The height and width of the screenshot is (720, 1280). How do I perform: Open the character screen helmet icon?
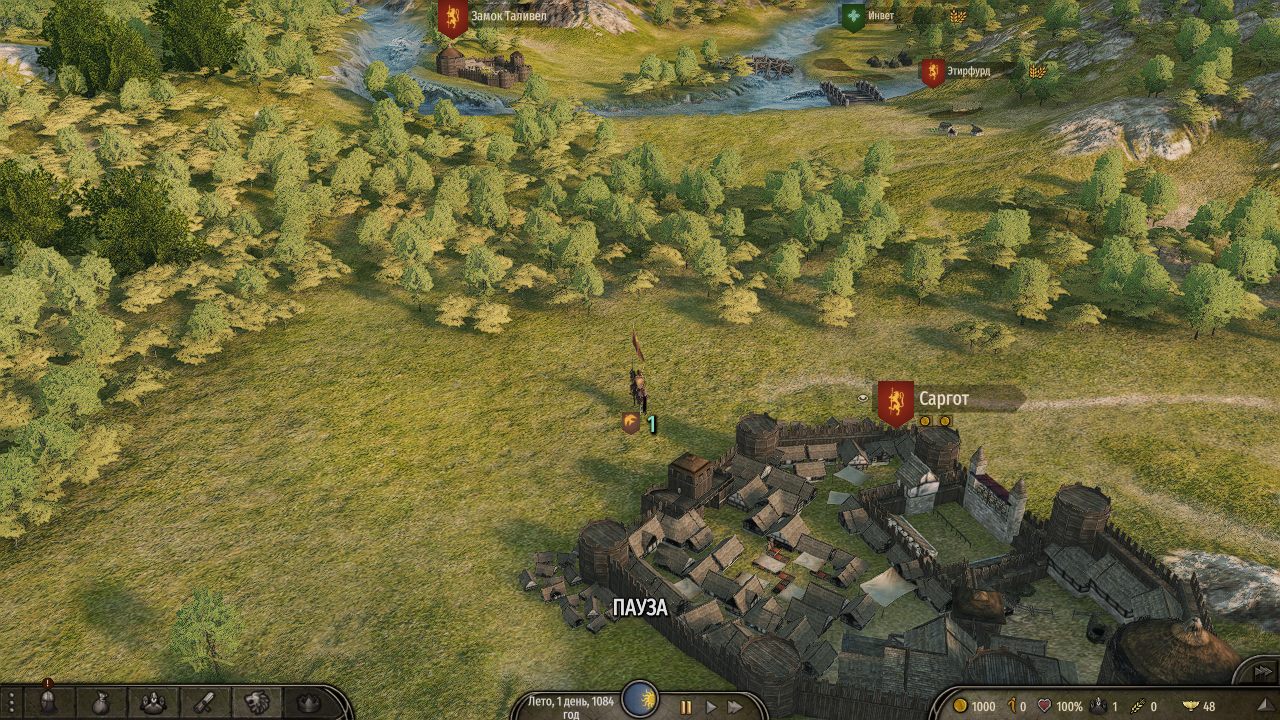pos(47,703)
